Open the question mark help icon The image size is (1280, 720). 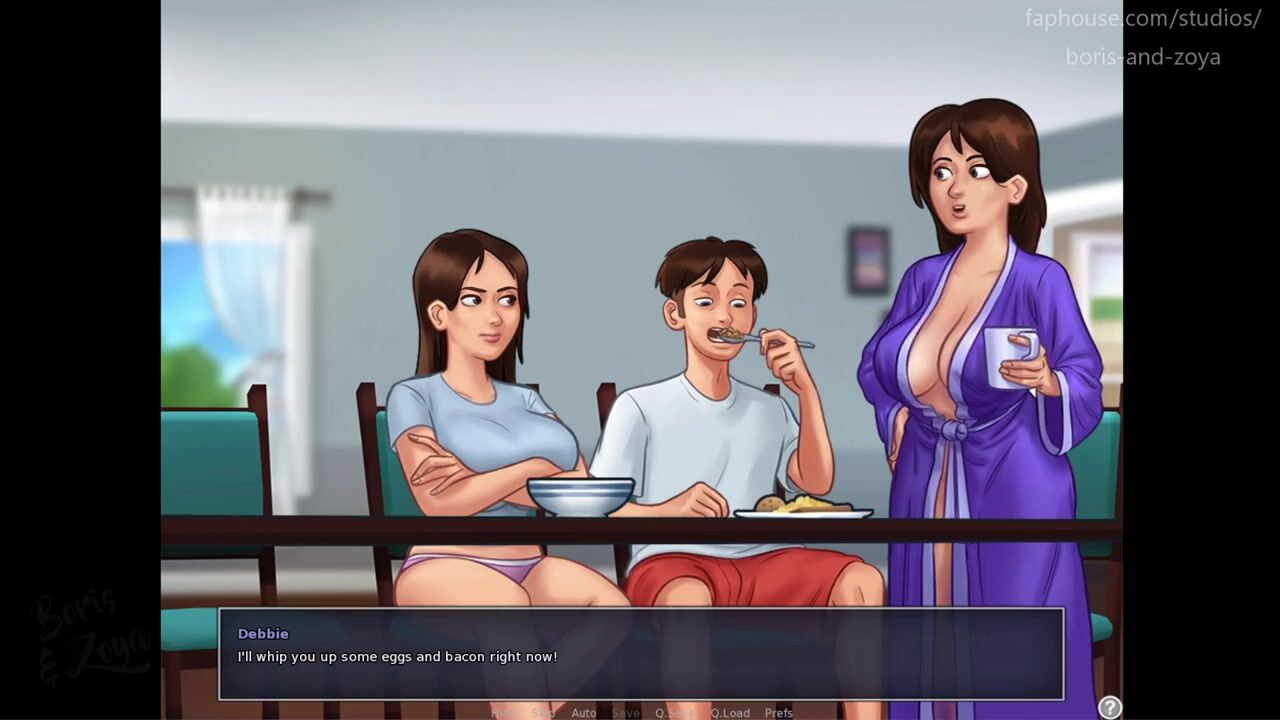[1109, 708]
